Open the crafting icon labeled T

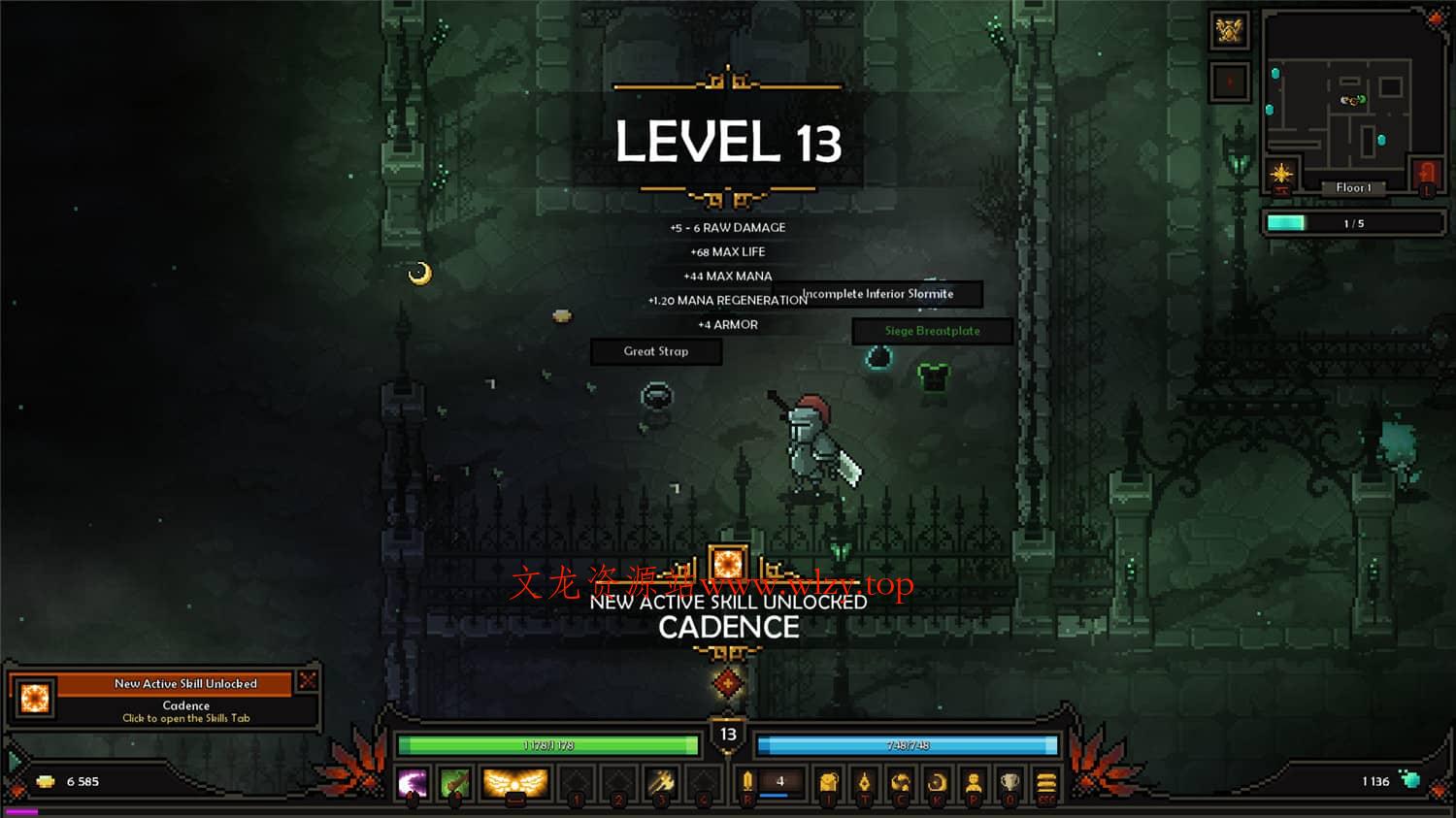click(x=865, y=781)
